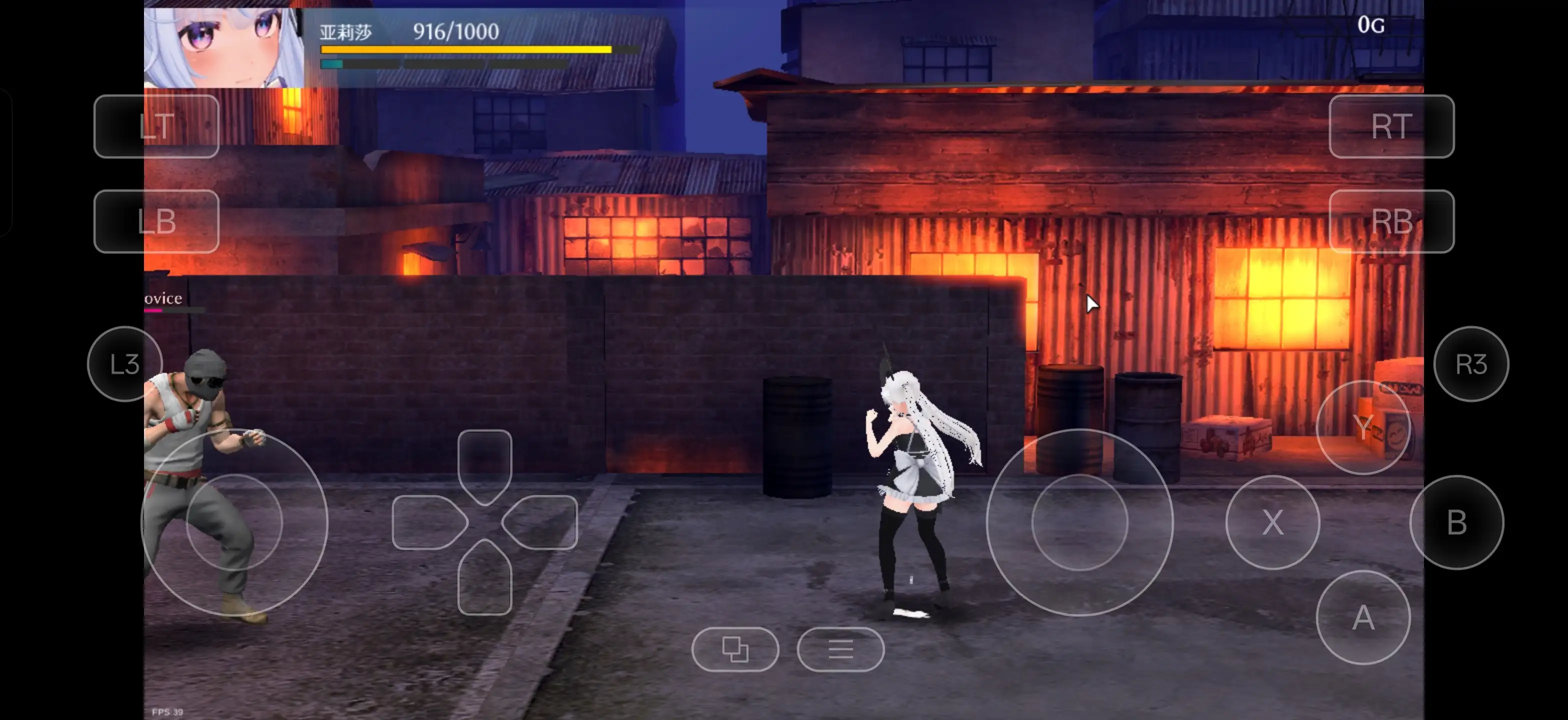Open the three-line menu button

click(x=840, y=649)
